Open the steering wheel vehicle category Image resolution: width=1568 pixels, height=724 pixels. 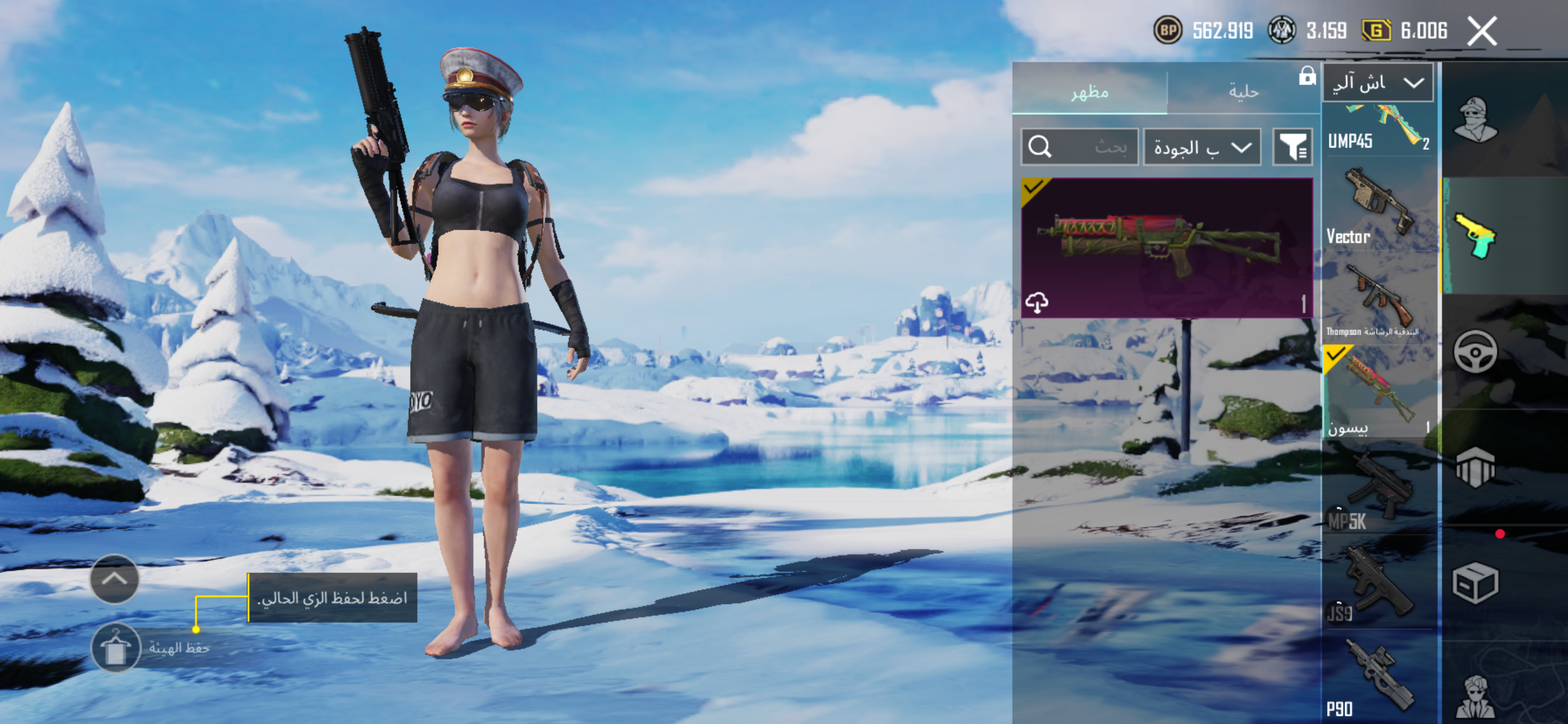(x=1475, y=352)
